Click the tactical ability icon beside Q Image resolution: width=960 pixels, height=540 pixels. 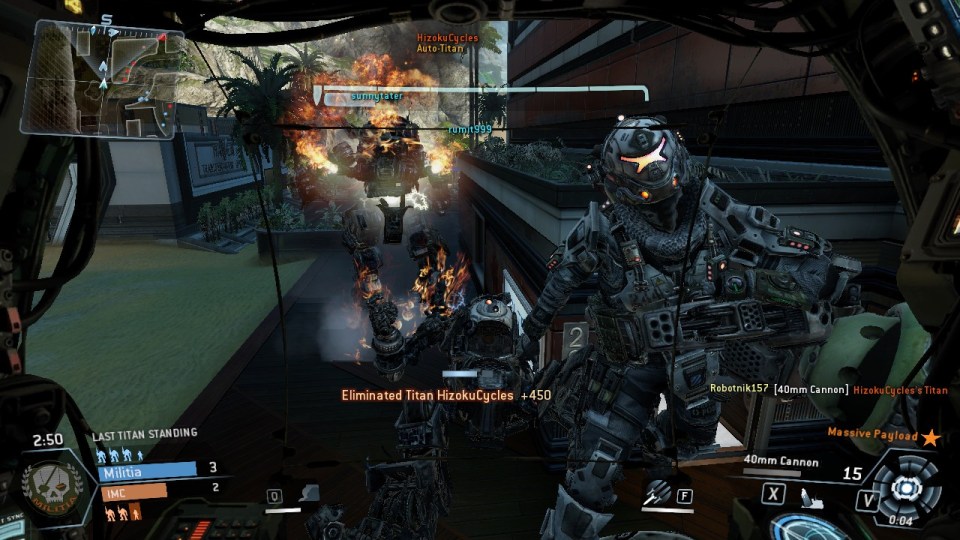coord(309,493)
